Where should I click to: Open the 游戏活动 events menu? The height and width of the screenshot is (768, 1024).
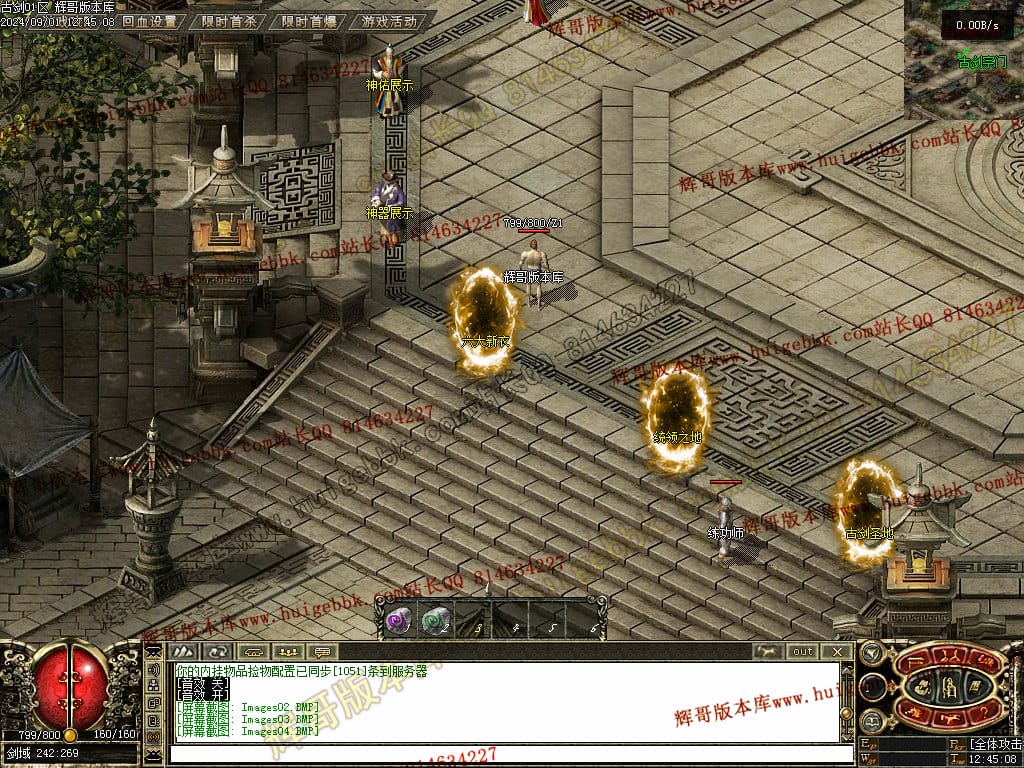(x=389, y=21)
